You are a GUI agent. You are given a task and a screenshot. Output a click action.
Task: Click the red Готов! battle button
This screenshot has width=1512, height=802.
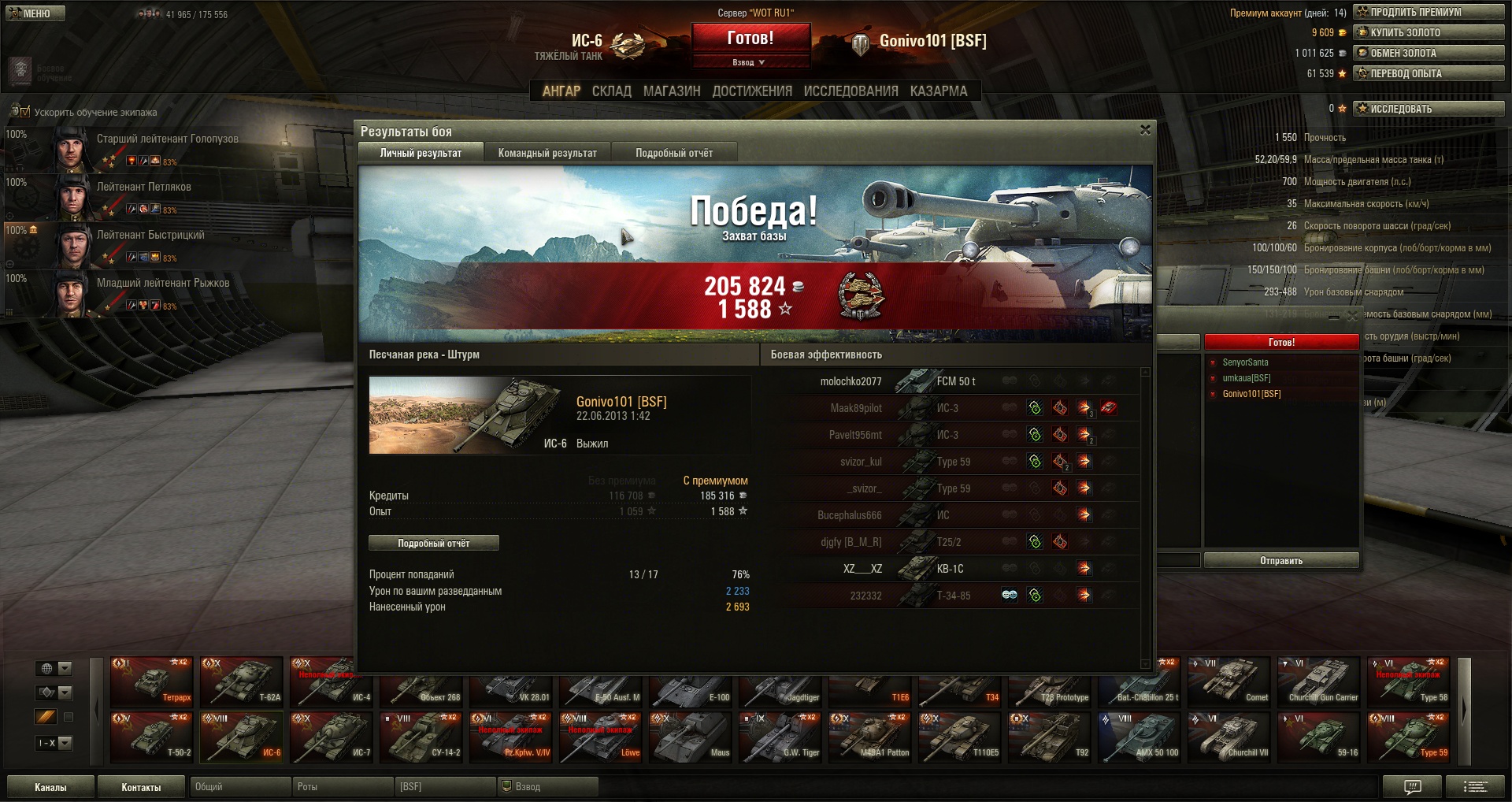pos(750,39)
